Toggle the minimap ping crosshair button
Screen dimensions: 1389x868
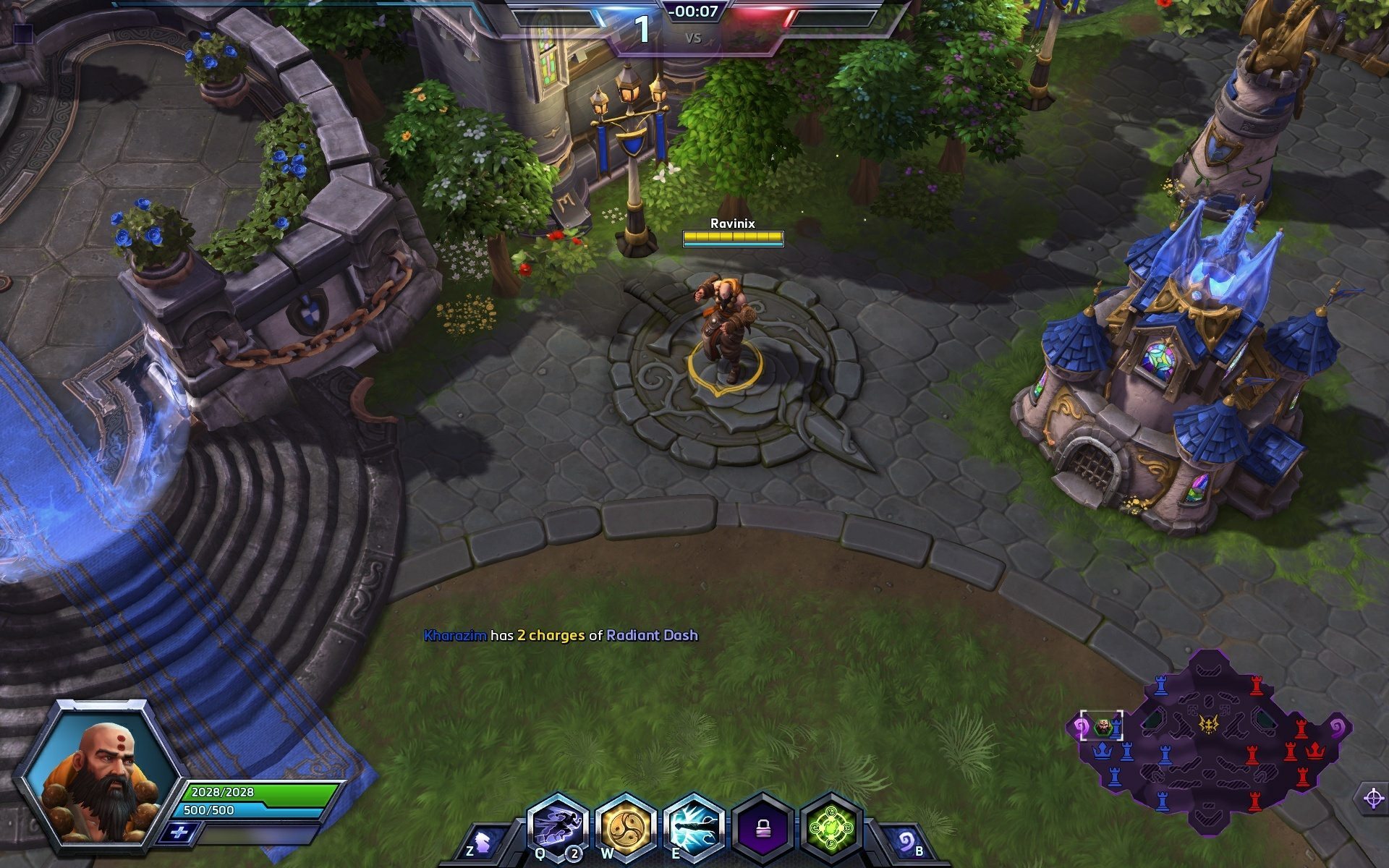[1372, 799]
